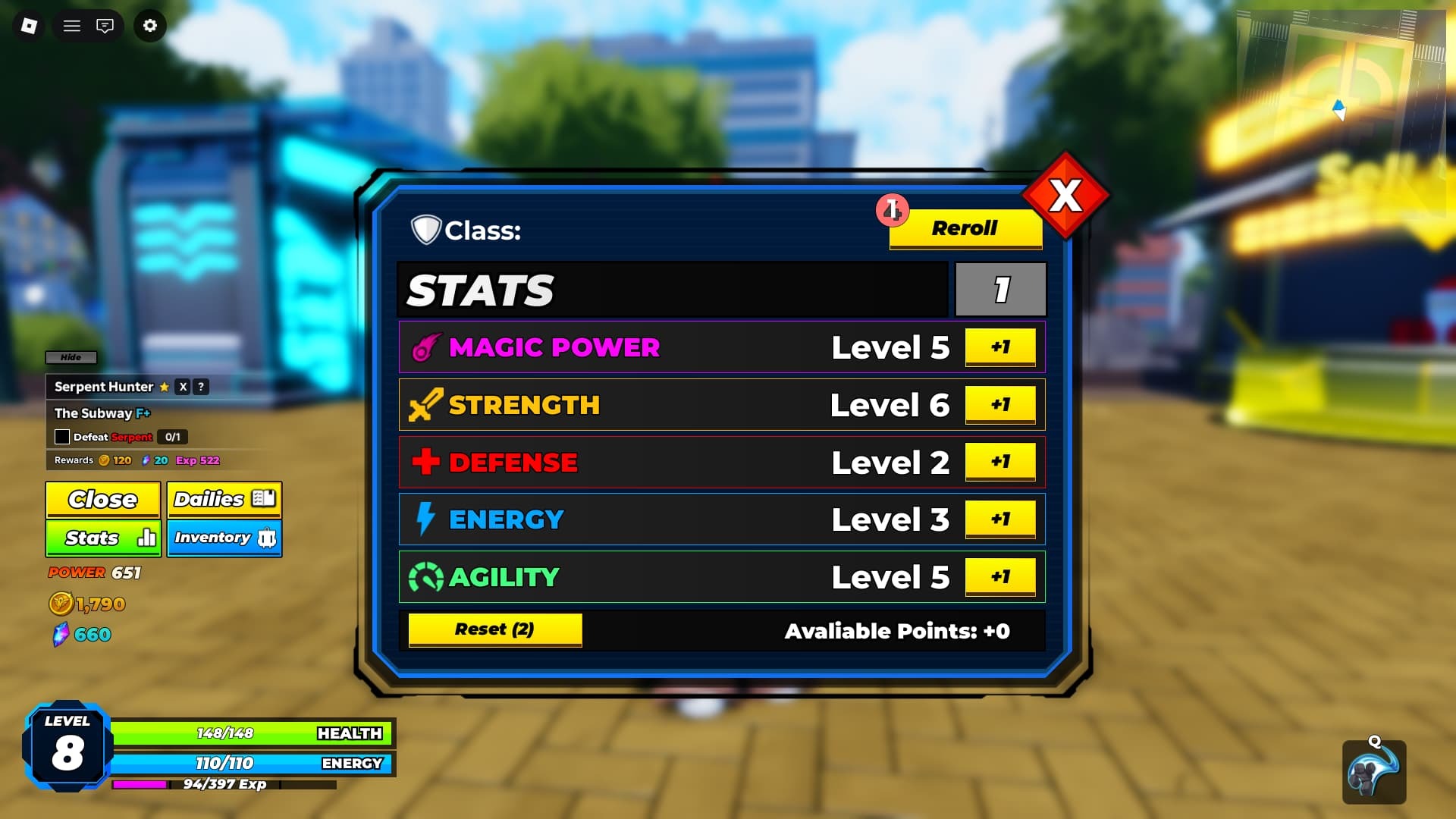Screen dimensions: 1456x819
Task: Activate the Q ability icon
Action: 1373,773
